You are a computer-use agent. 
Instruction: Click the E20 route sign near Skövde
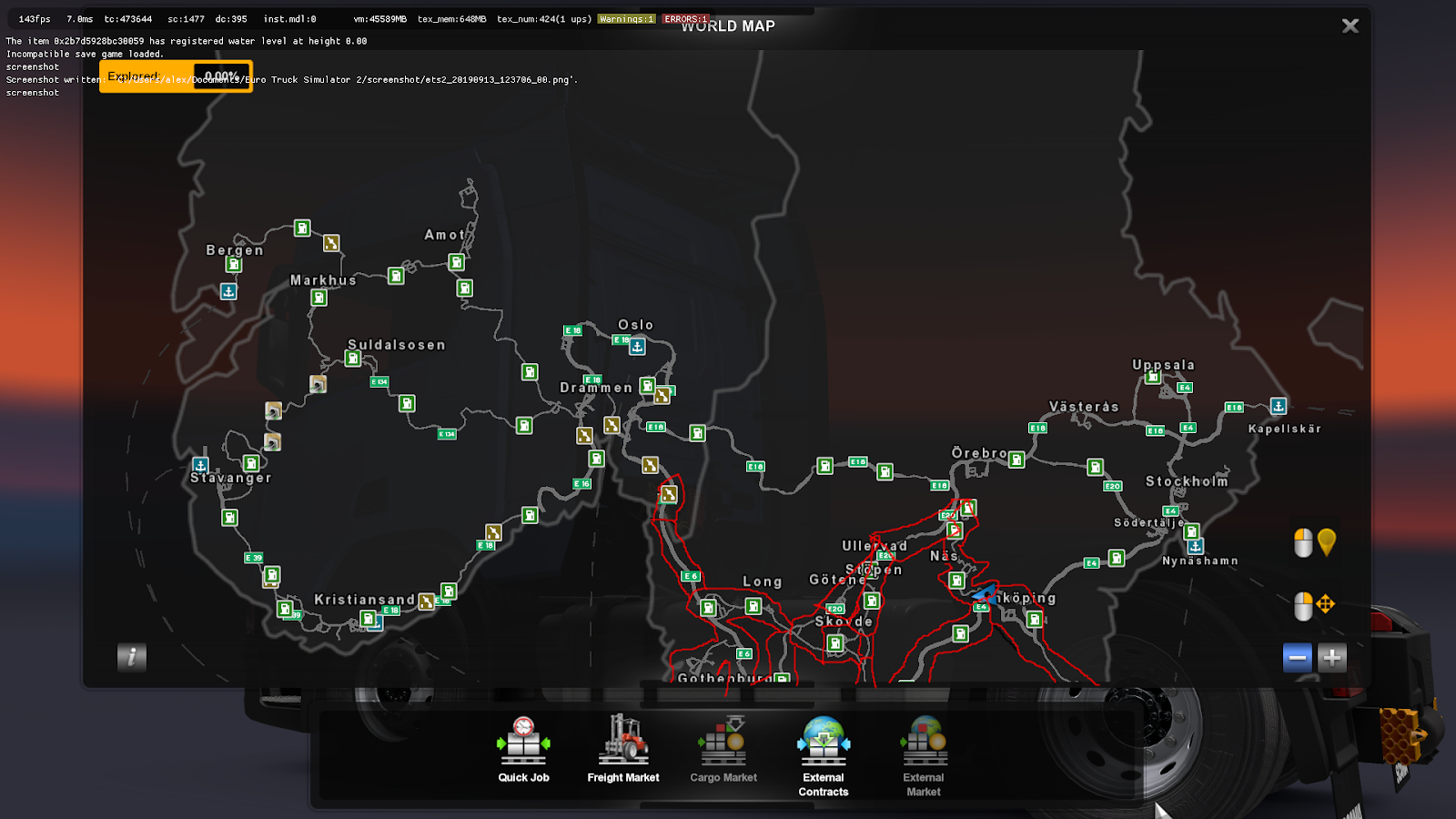tap(834, 608)
